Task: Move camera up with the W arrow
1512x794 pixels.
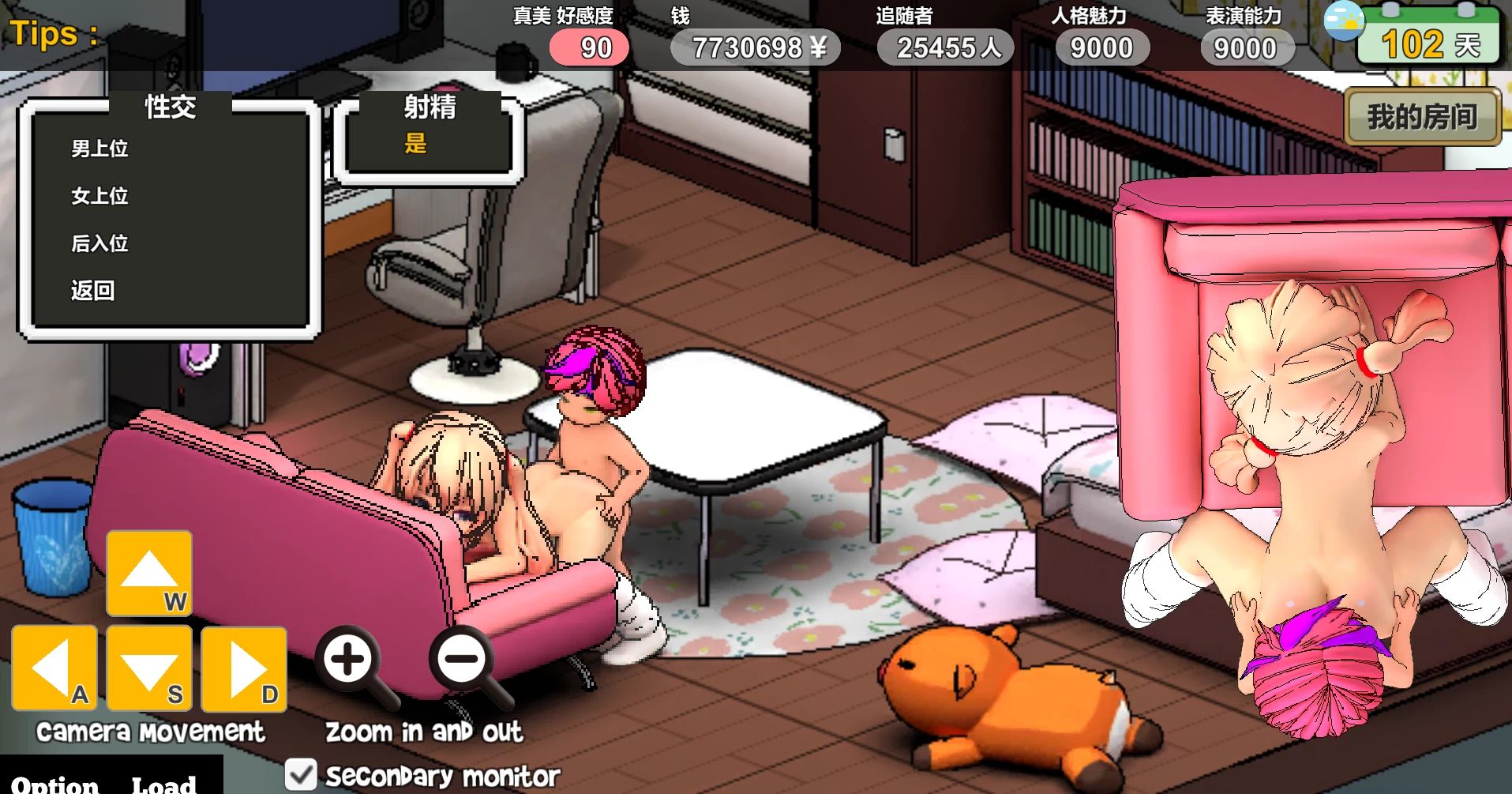Action: click(149, 573)
